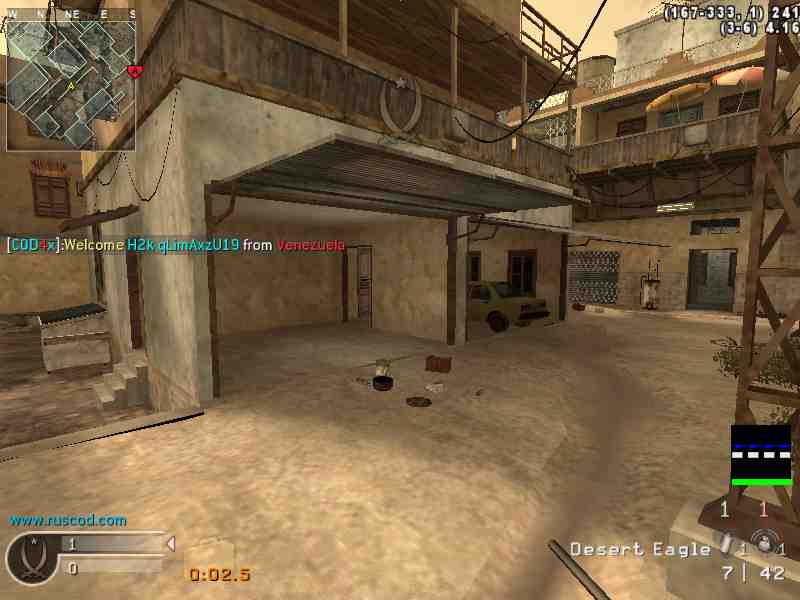Click the black striped indicator box

(760, 453)
